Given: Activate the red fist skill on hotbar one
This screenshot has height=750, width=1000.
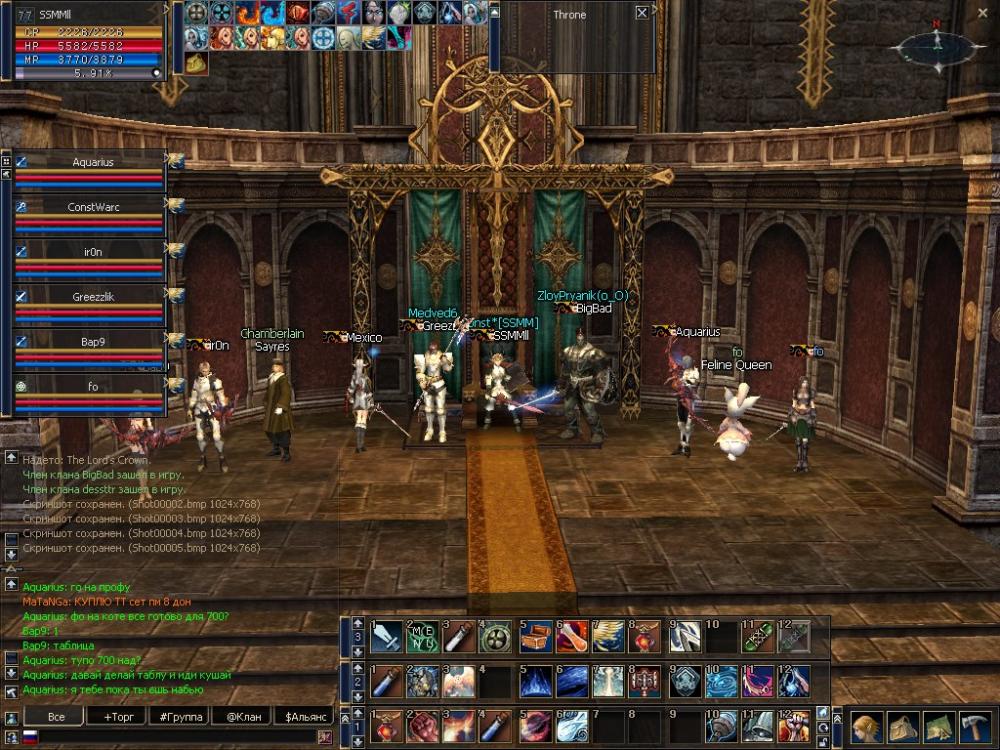Looking at the screenshot, I should click(424, 727).
